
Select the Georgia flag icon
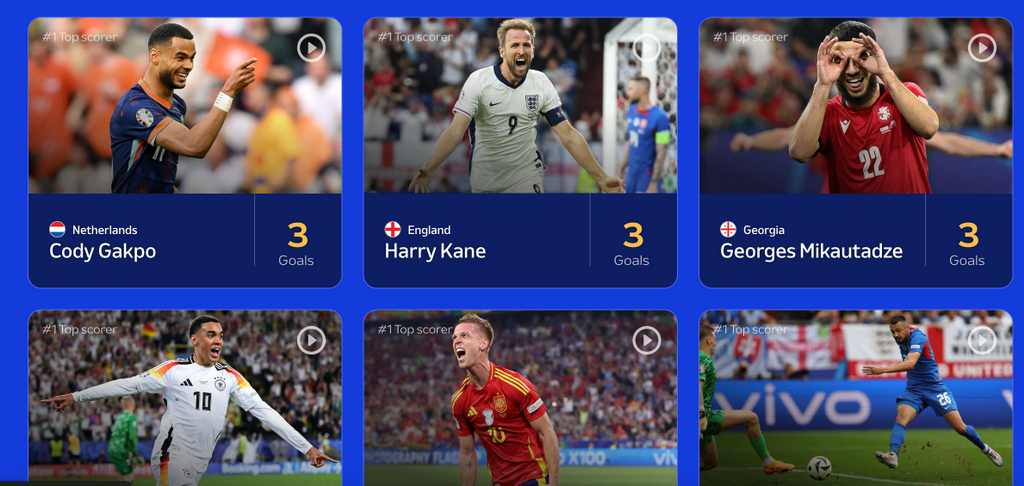point(728,230)
